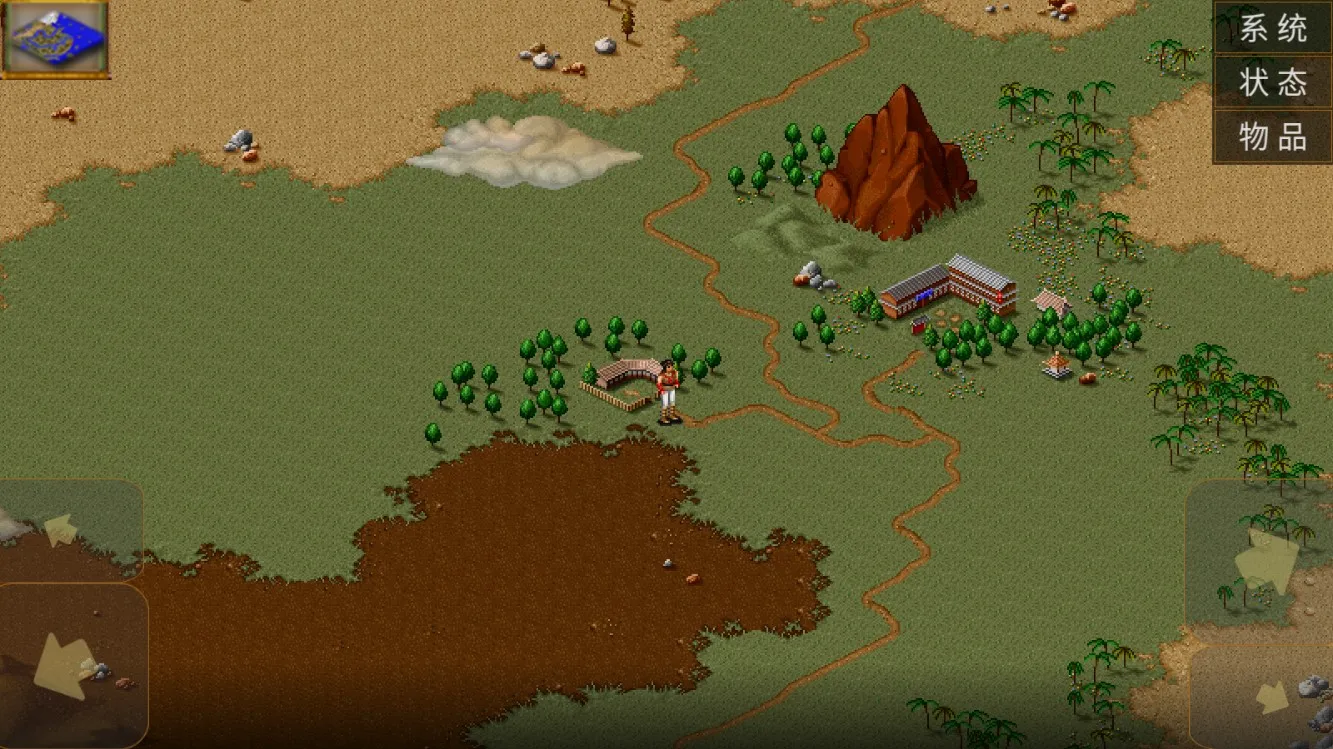Image resolution: width=1333 pixels, height=749 pixels.
Task: Tap the small down-right movement arrow
Action: (x=1270, y=697)
